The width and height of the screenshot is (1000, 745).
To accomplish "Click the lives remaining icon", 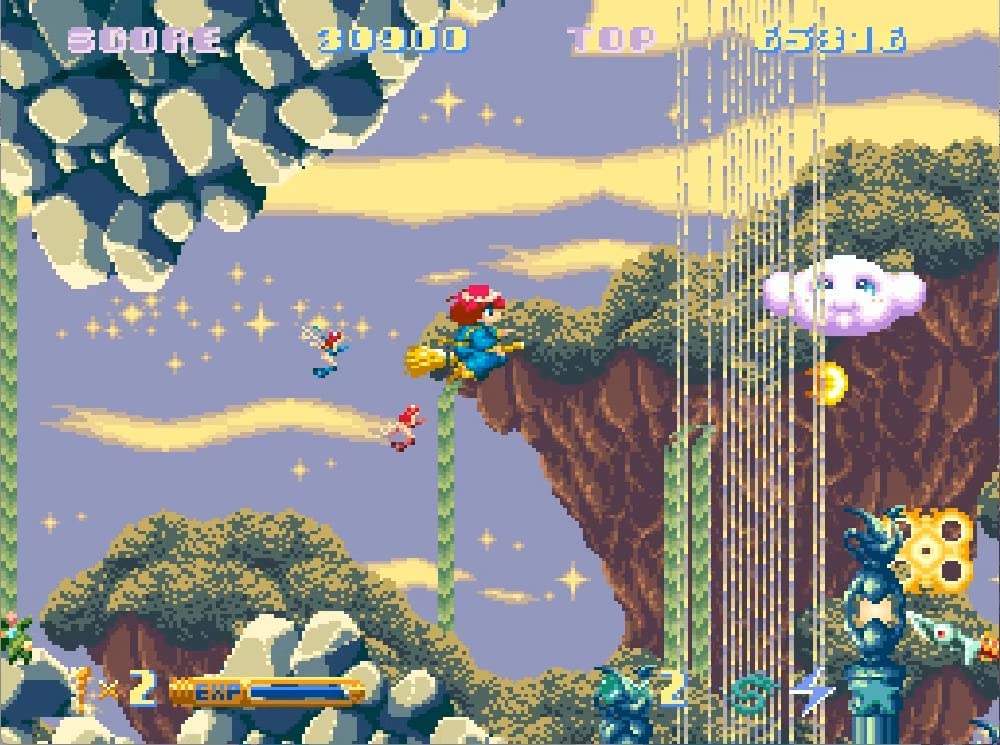I will pyautogui.click(x=82, y=688).
